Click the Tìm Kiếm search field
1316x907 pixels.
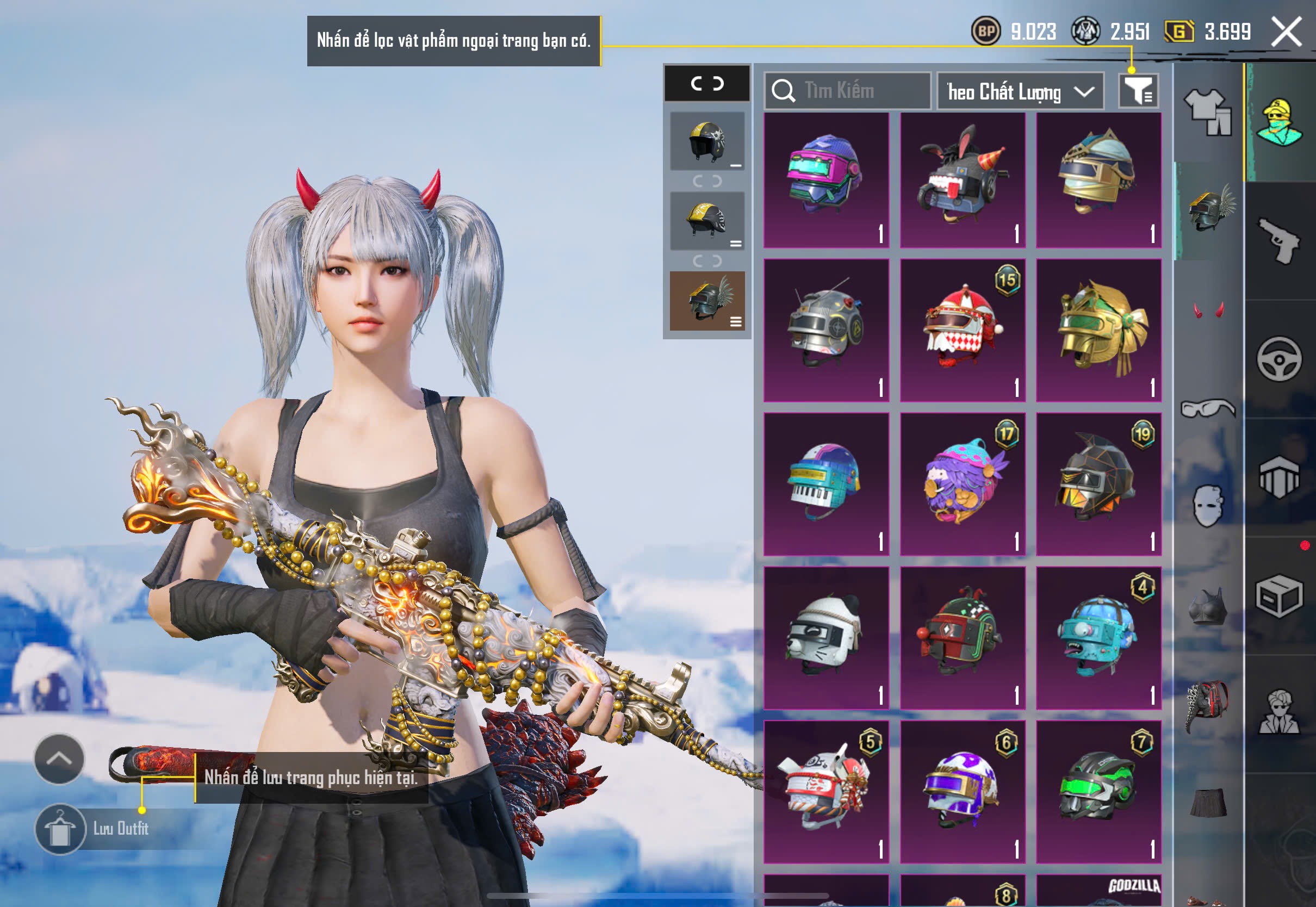[x=848, y=91]
